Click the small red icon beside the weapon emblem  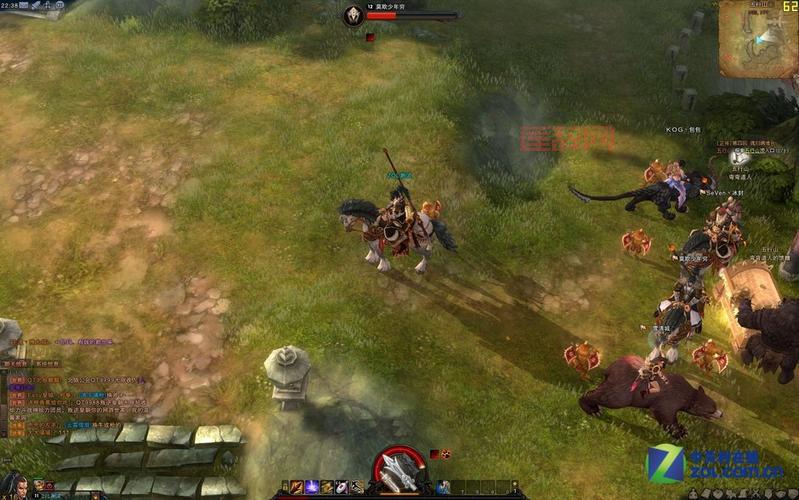coord(435,454)
